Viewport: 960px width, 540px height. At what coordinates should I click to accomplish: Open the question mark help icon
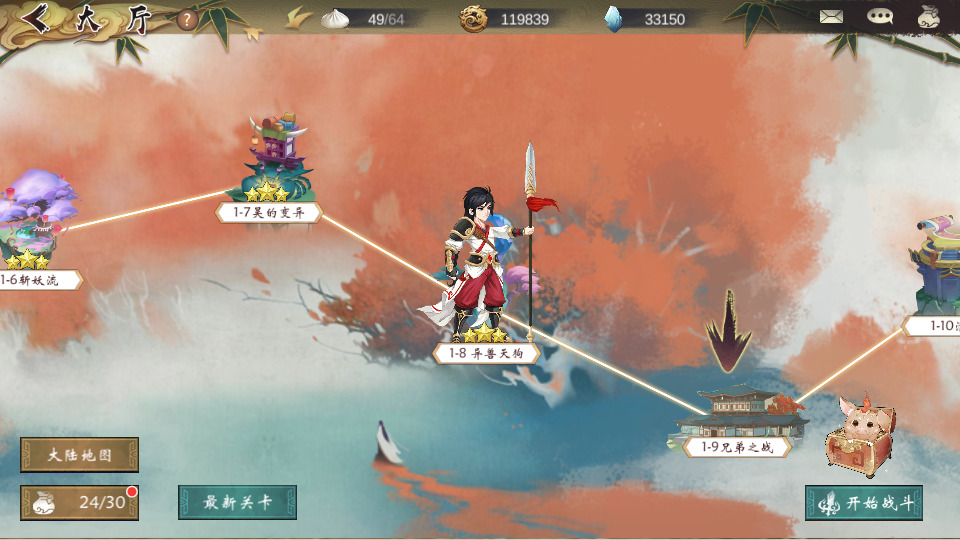(x=187, y=19)
